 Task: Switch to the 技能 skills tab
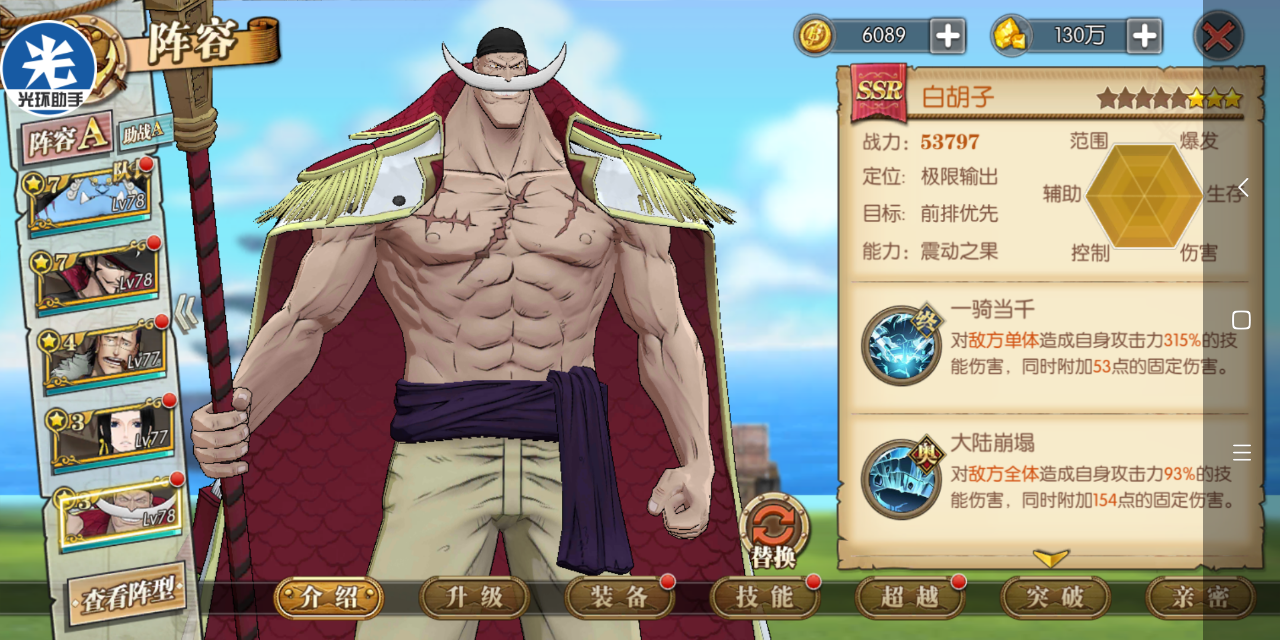click(x=765, y=598)
